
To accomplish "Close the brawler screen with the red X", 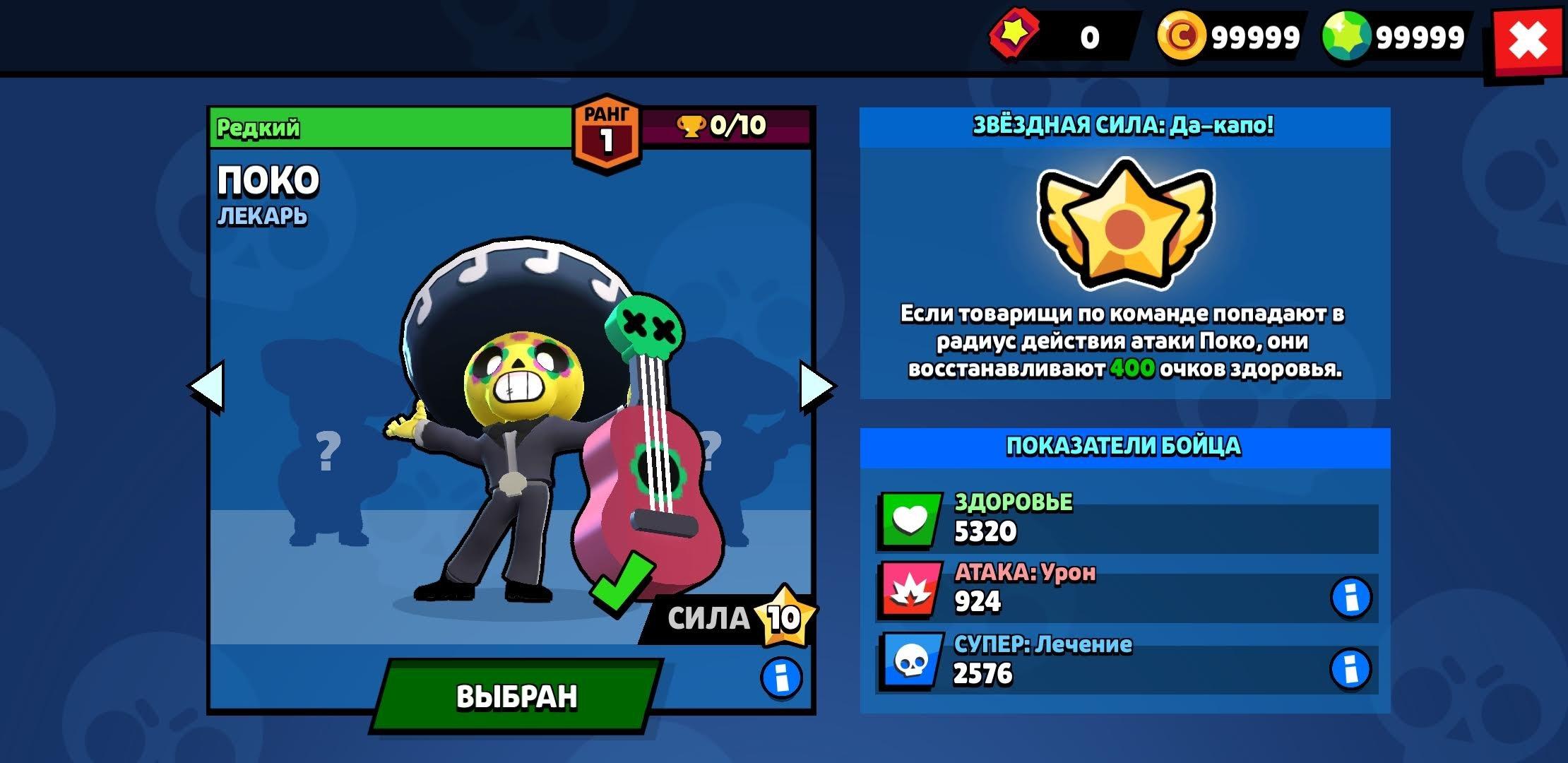I will pos(1527,42).
